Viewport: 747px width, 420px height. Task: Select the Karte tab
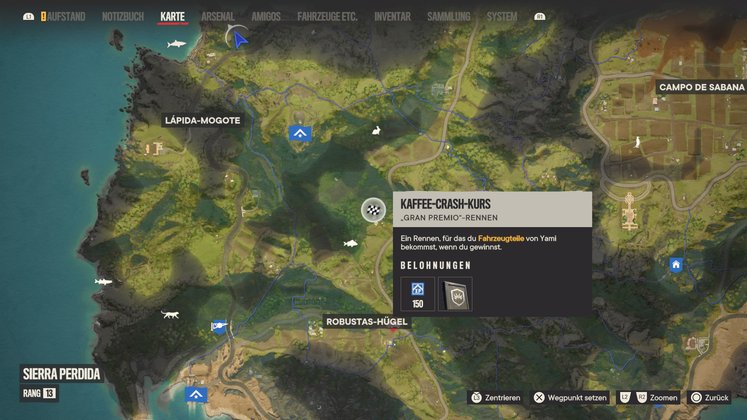pos(173,17)
